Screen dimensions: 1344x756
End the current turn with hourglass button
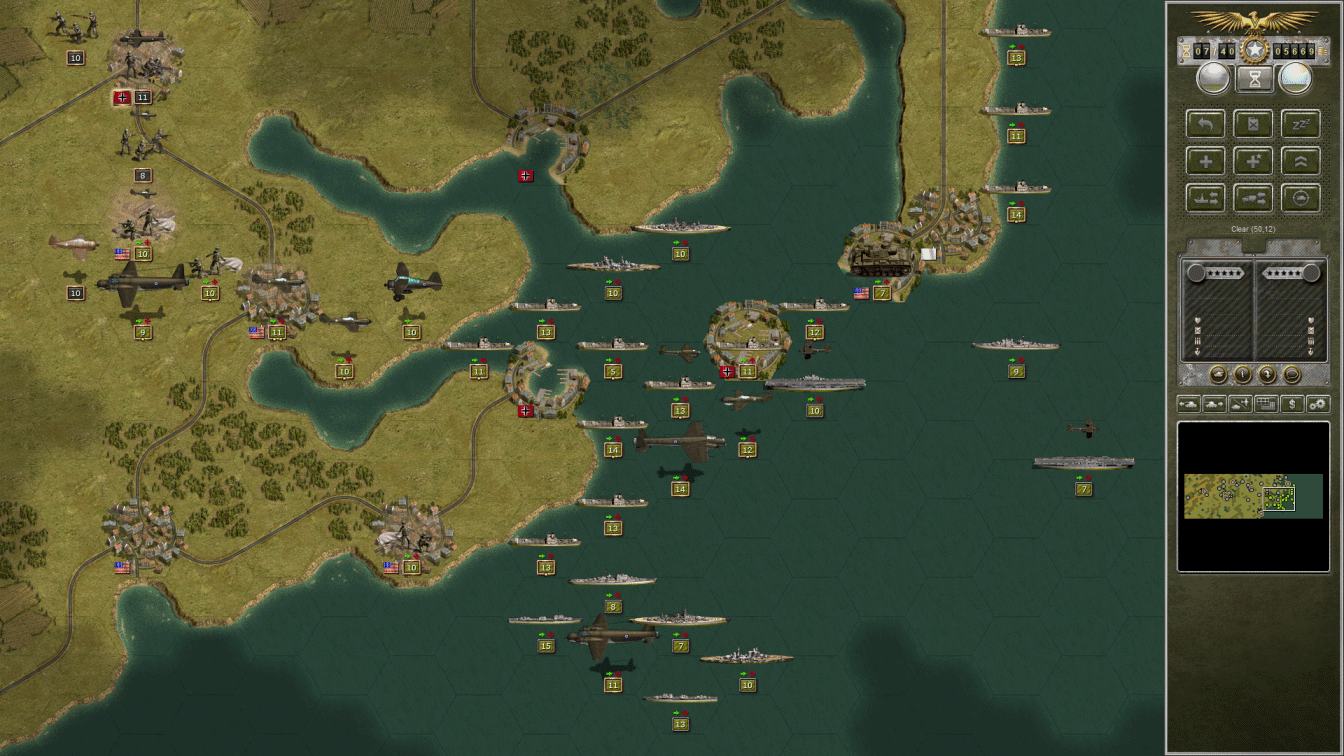(x=1253, y=78)
